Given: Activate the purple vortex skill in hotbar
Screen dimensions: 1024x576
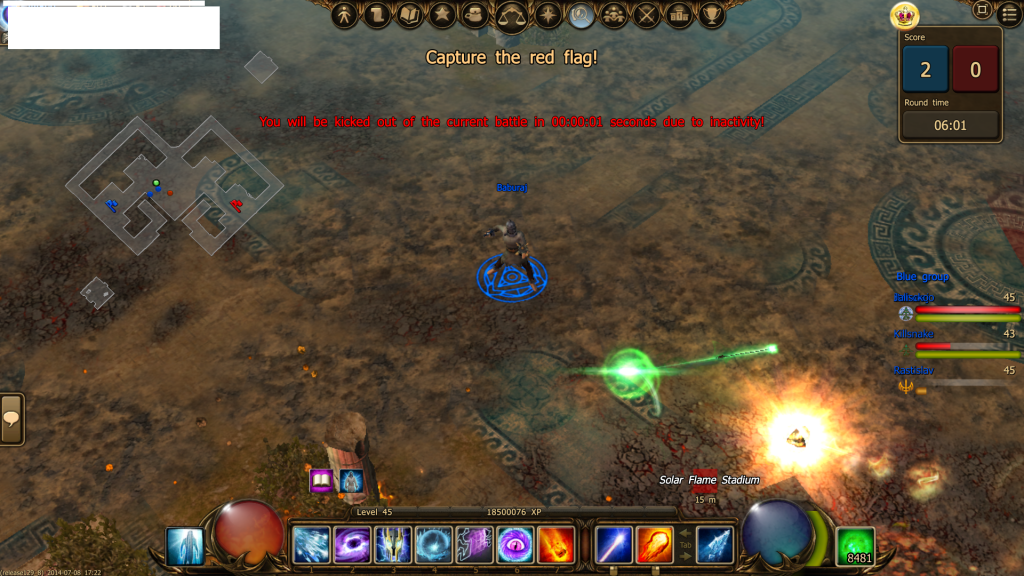Looking at the screenshot, I should (352, 545).
